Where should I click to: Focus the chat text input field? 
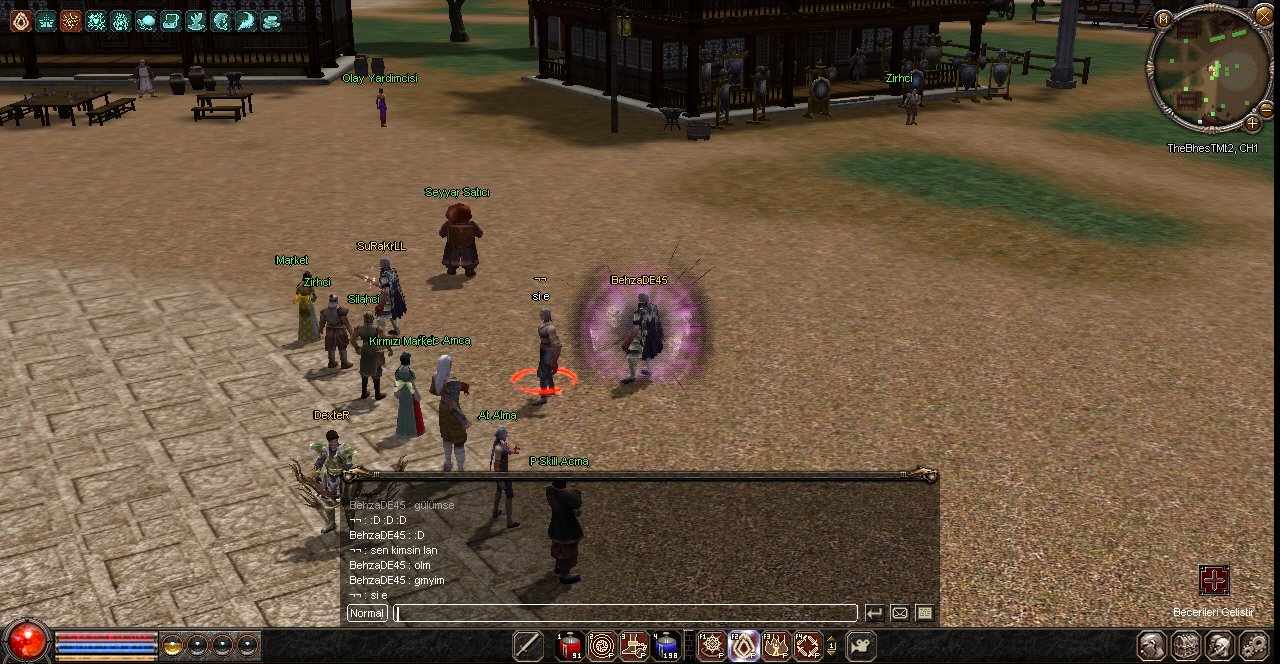(626, 613)
